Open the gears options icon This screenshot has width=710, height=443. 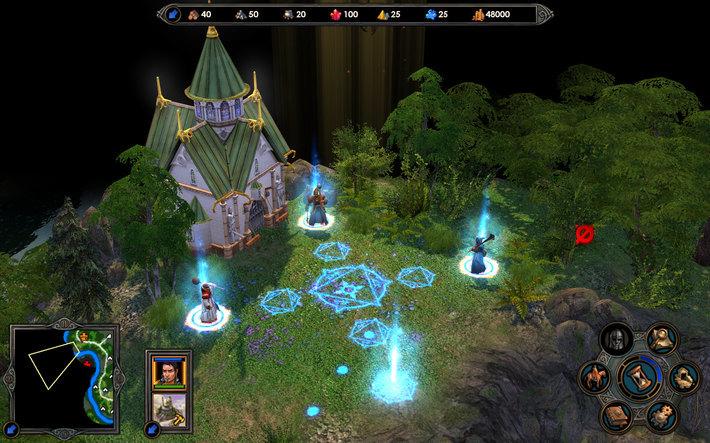[x=659, y=413]
